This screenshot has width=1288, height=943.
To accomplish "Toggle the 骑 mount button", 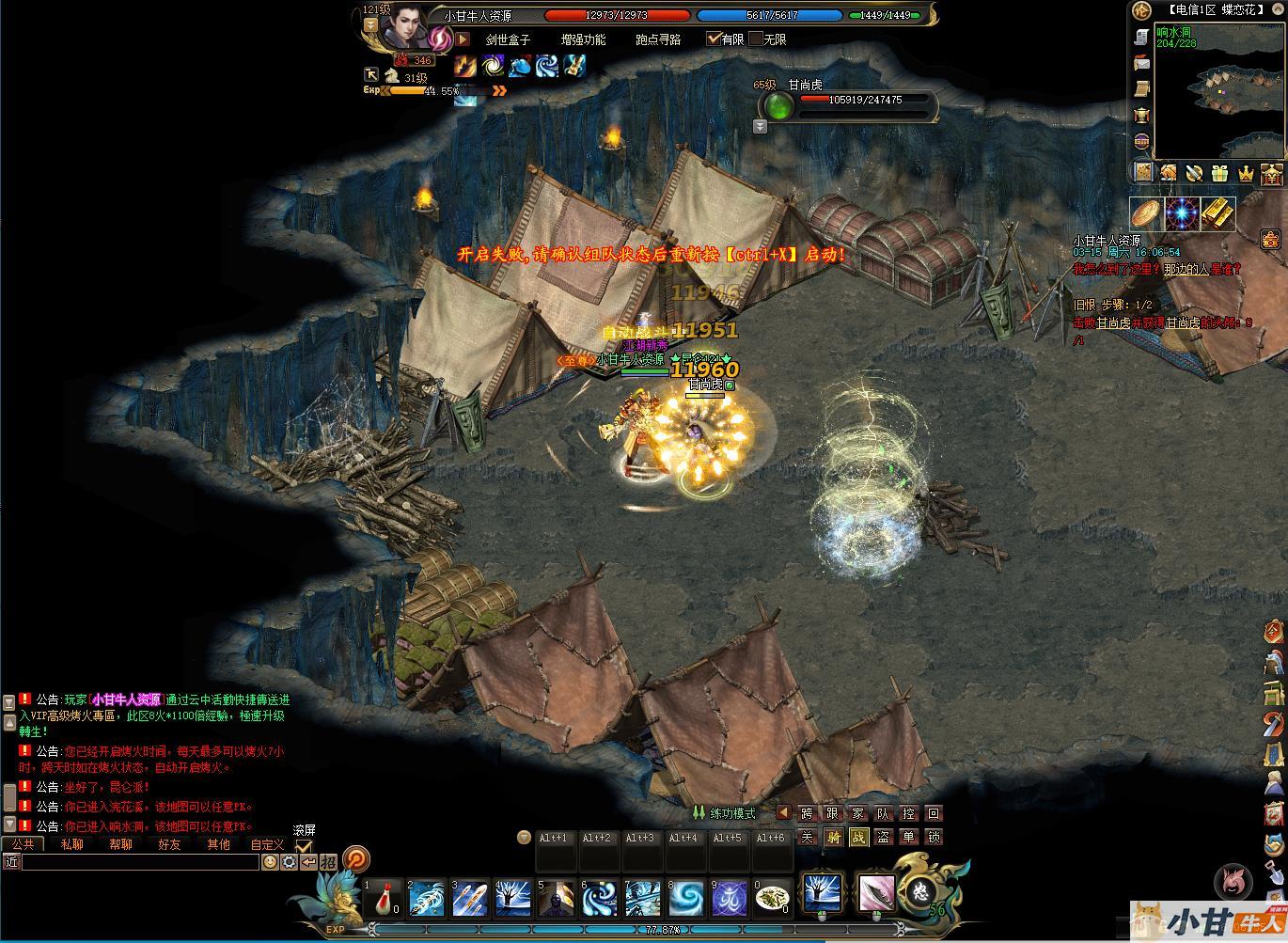I will coord(833,837).
